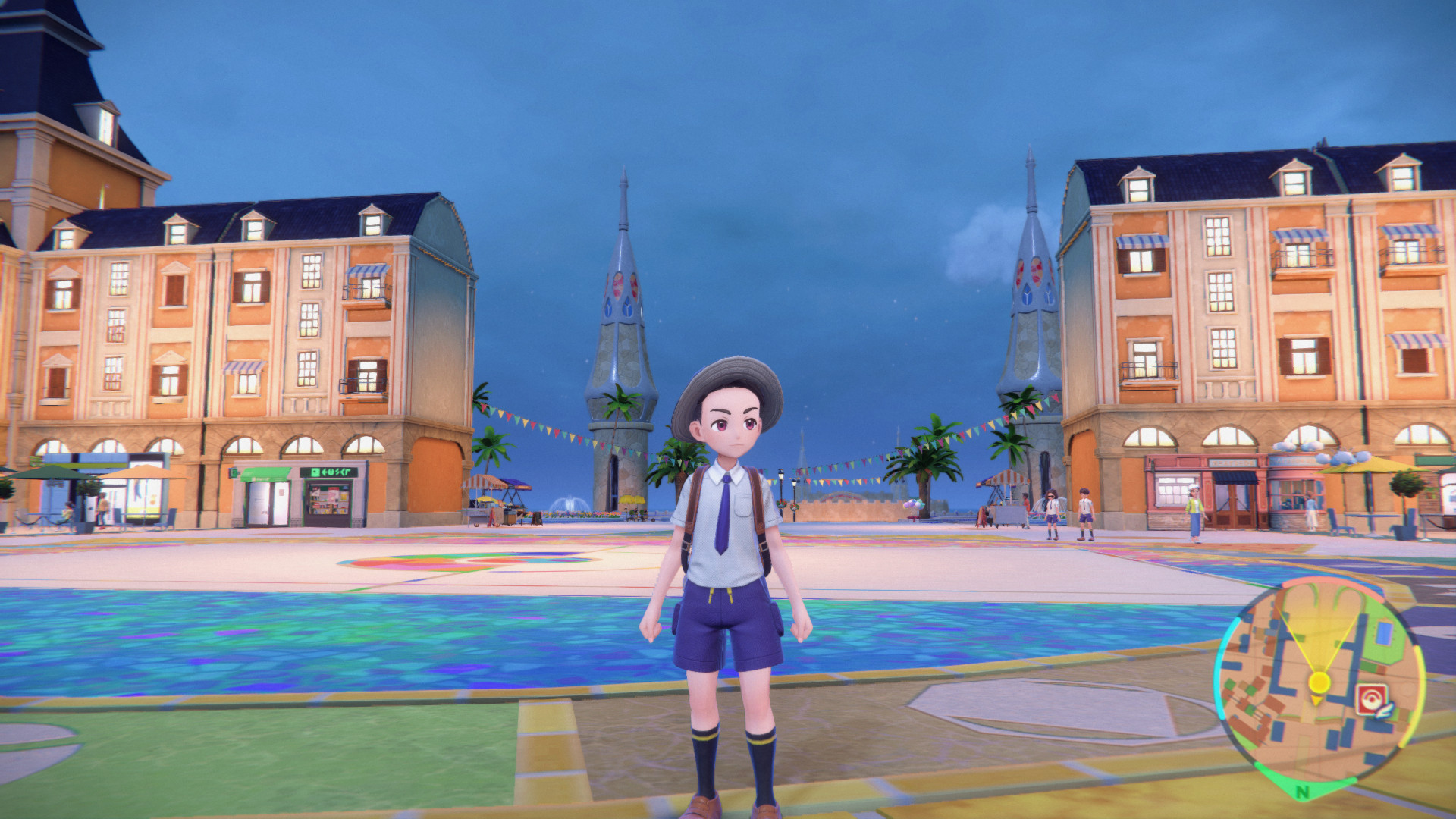The height and width of the screenshot is (819, 1456).
Task: Select the Pokémon Center icon on minimap
Action: [x=1371, y=699]
